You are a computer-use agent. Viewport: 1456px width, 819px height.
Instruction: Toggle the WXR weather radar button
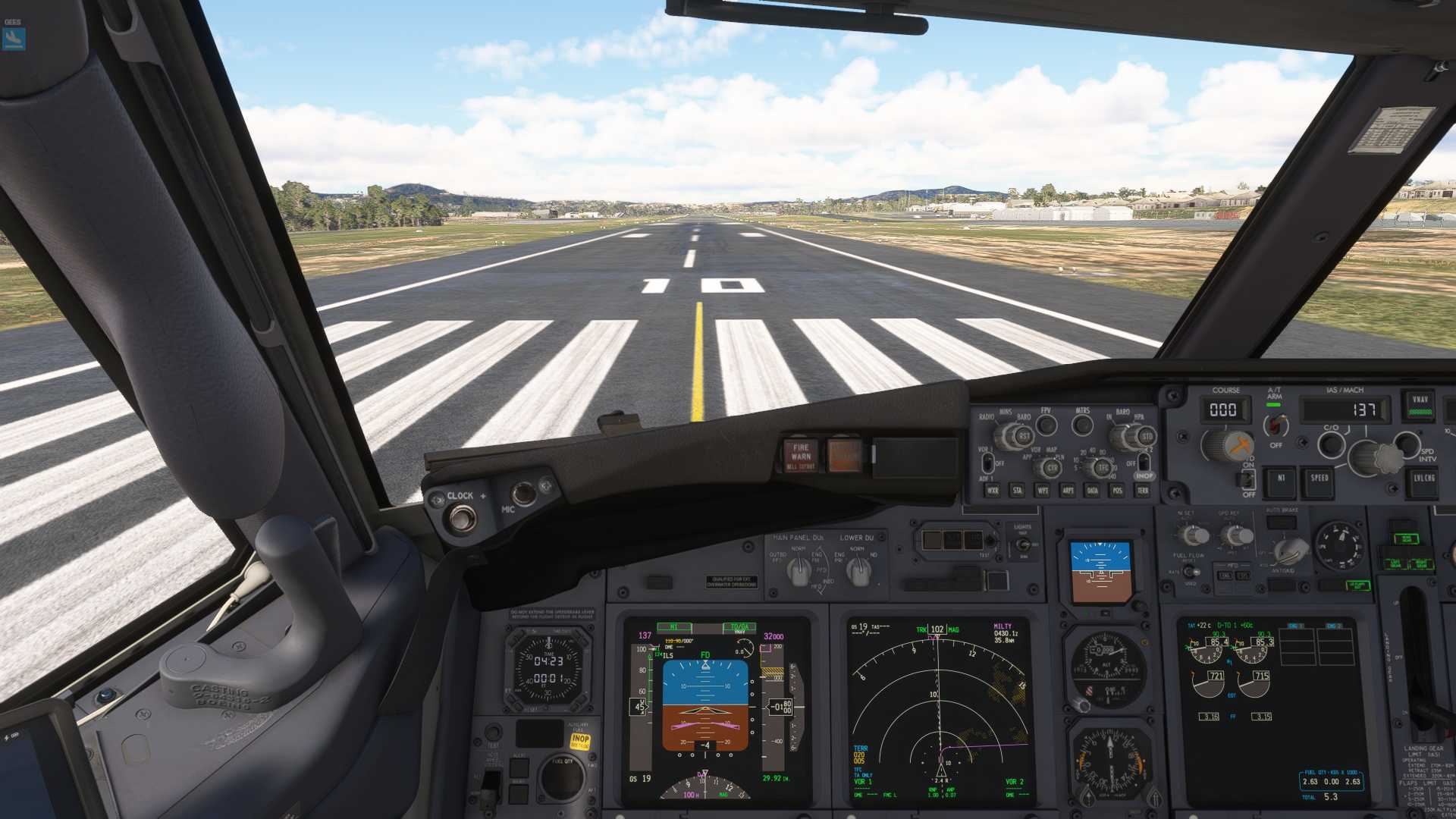[x=992, y=491]
